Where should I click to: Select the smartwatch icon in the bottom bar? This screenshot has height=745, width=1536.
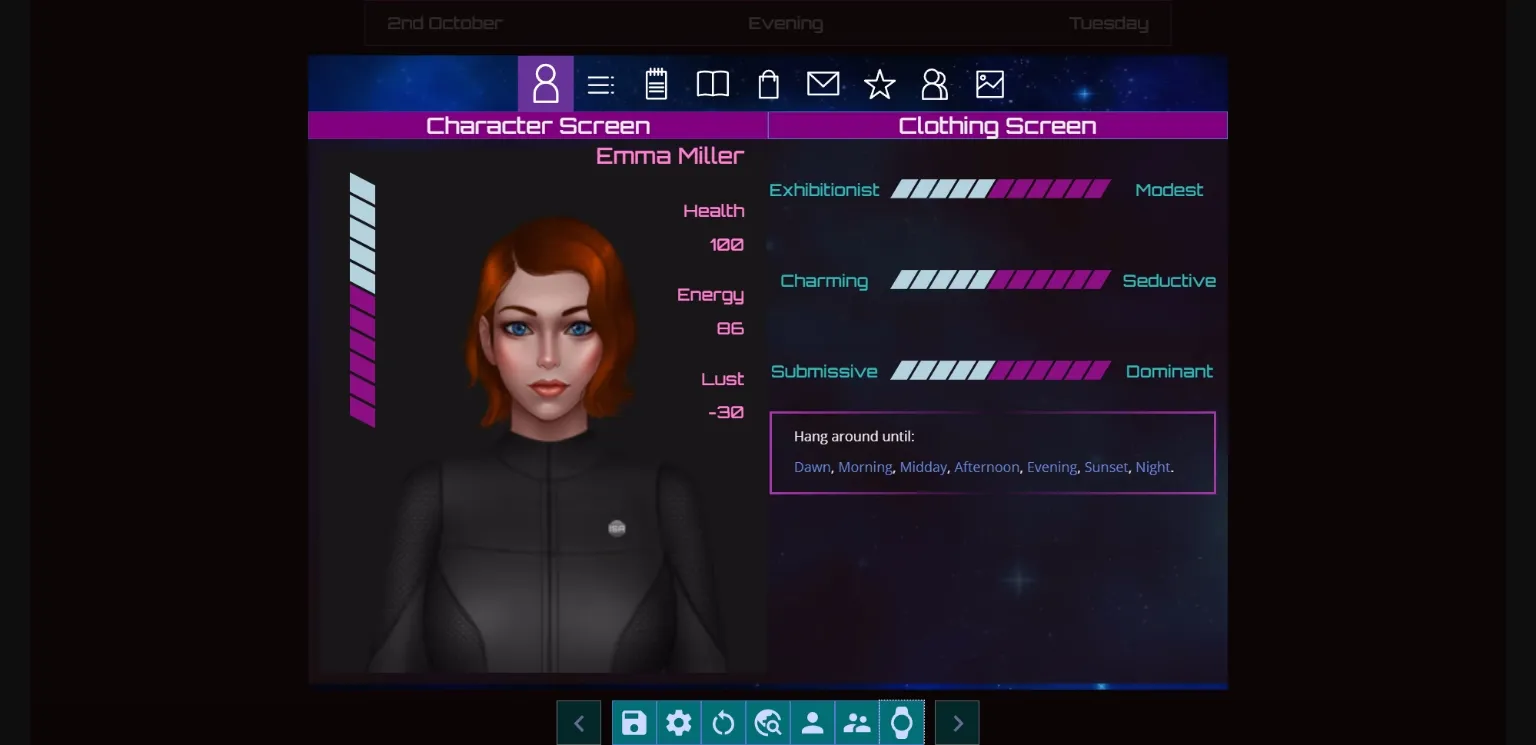pos(901,722)
